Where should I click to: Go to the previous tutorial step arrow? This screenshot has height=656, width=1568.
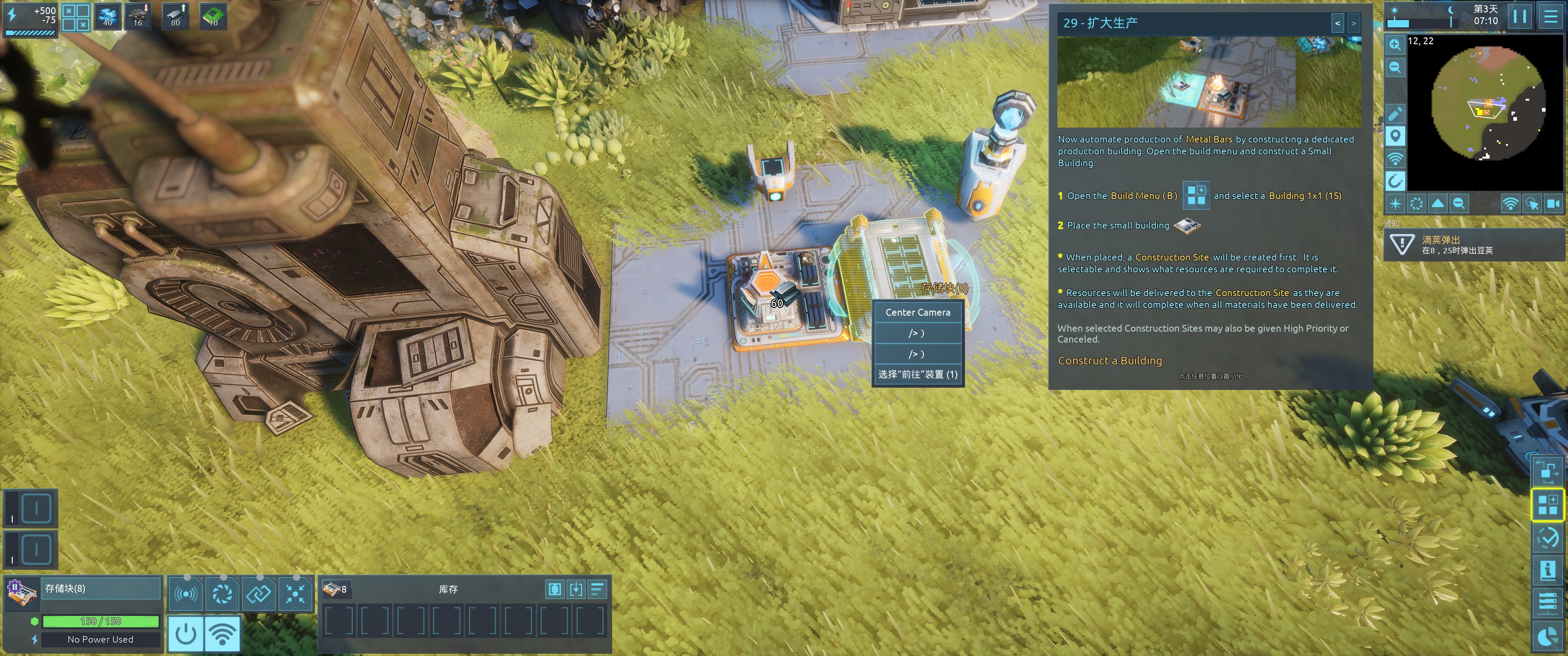point(1337,24)
